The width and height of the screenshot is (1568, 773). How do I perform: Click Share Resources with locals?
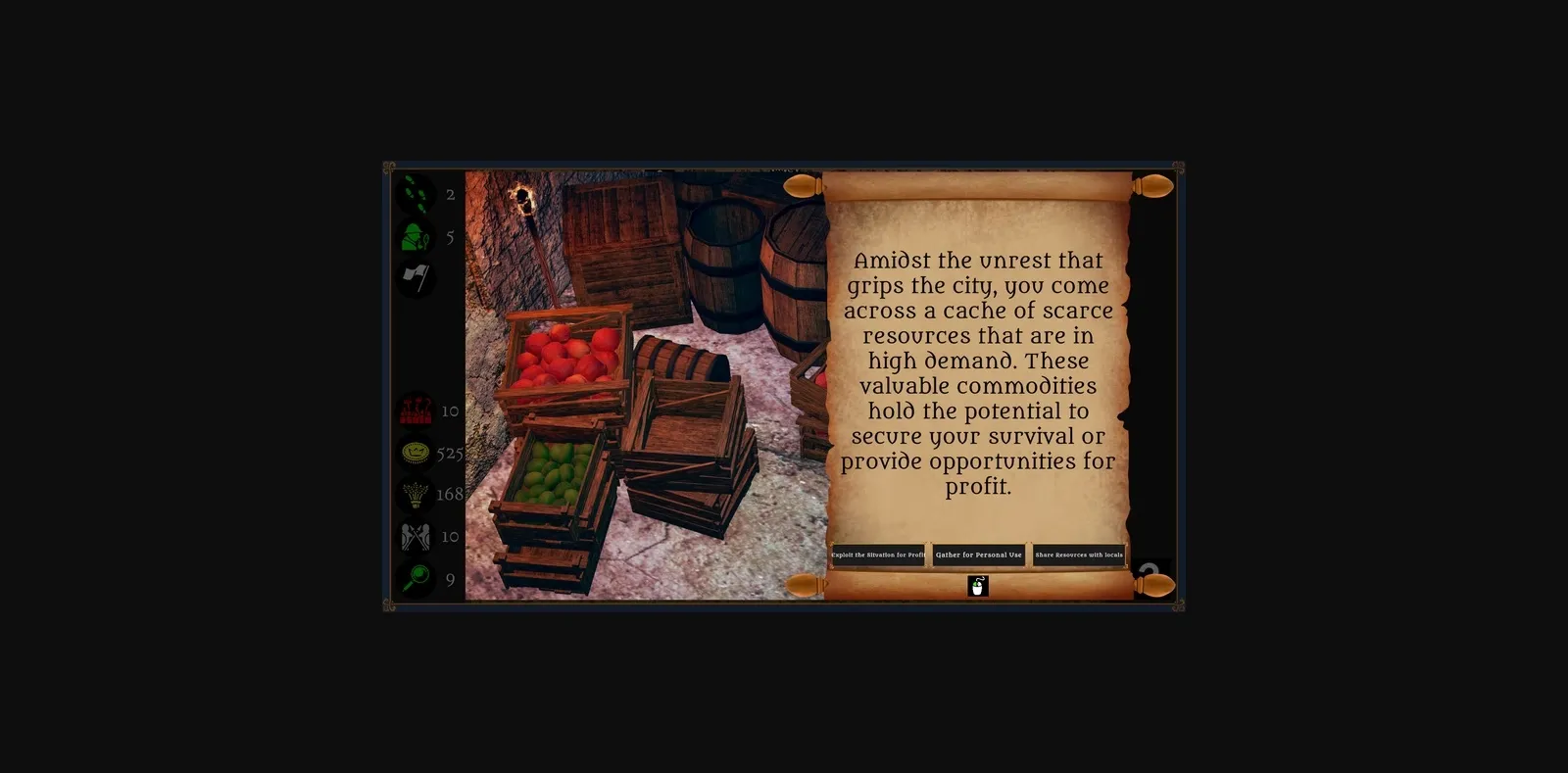pyautogui.click(x=1079, y=555)
